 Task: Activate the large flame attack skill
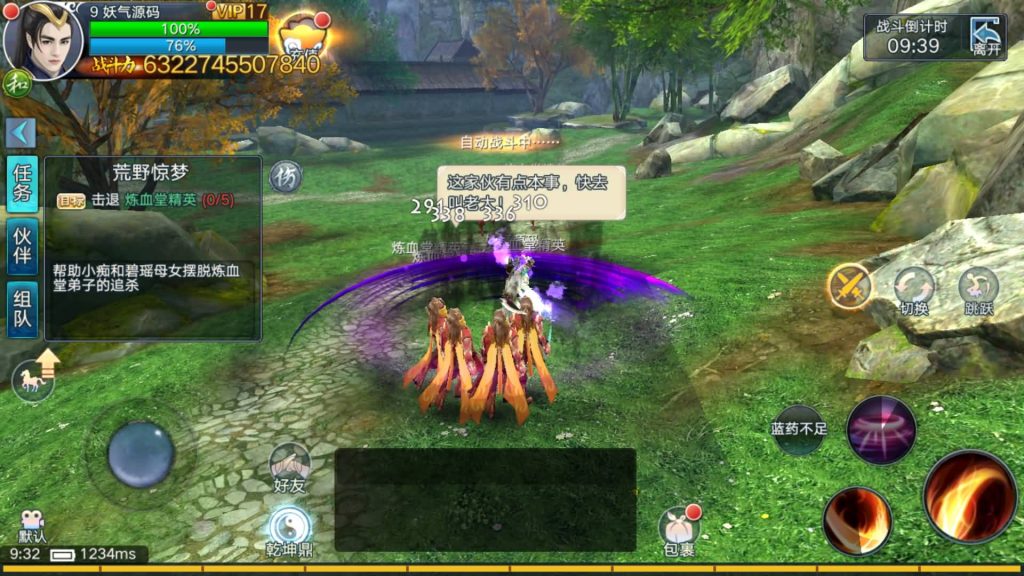tap(969, 496)
